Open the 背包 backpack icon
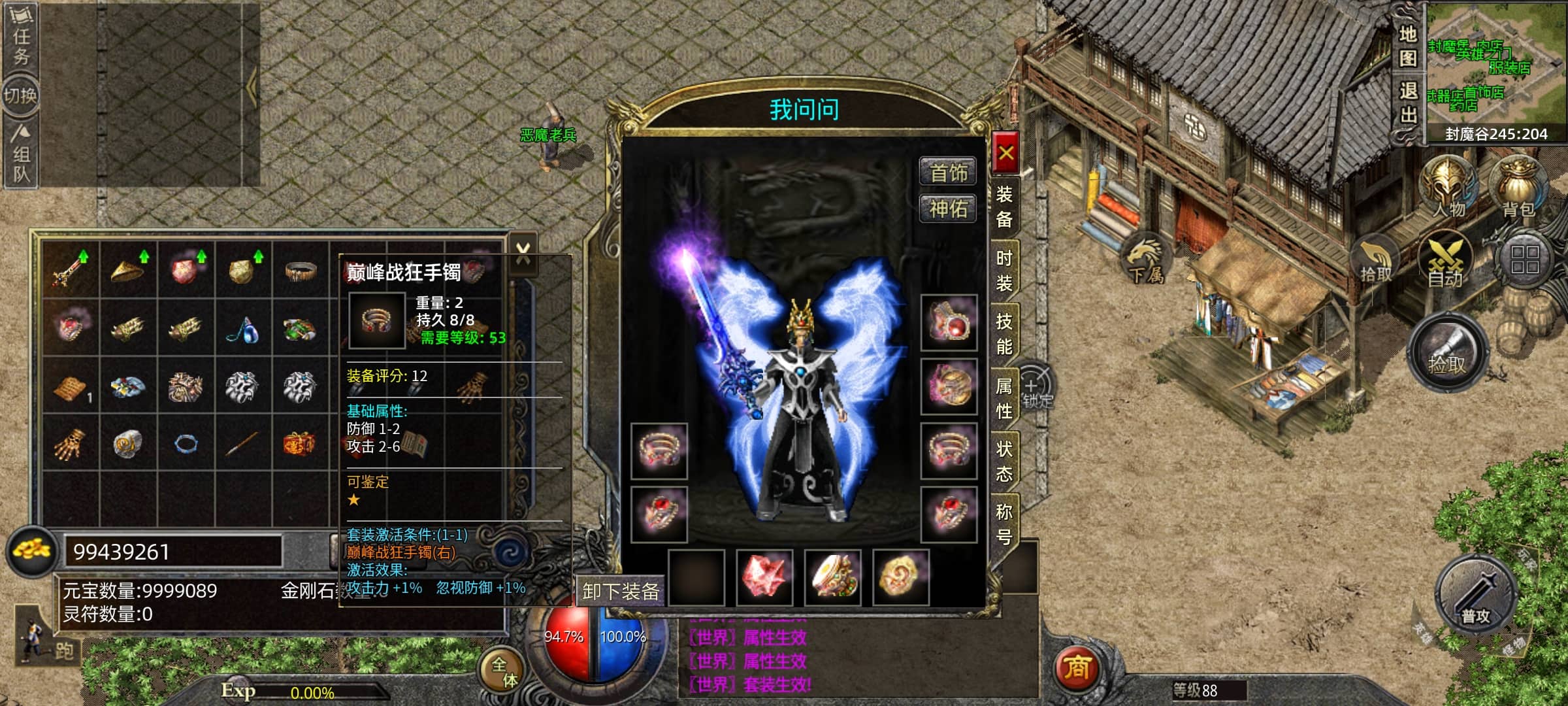This screenshot has height=706, width=1568. coord(1518,188)
